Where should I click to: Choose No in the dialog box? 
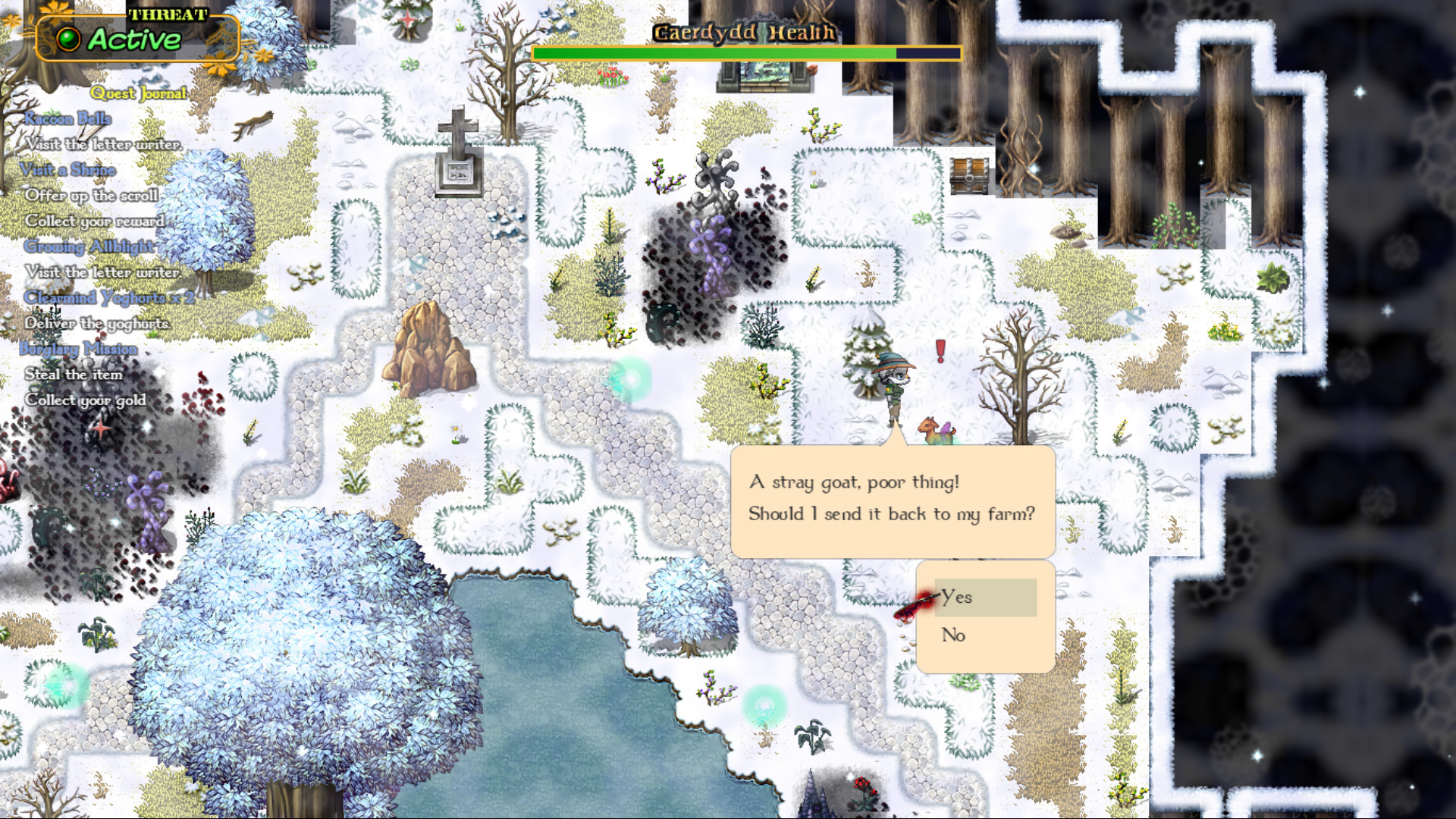click(x=955, y=635)
